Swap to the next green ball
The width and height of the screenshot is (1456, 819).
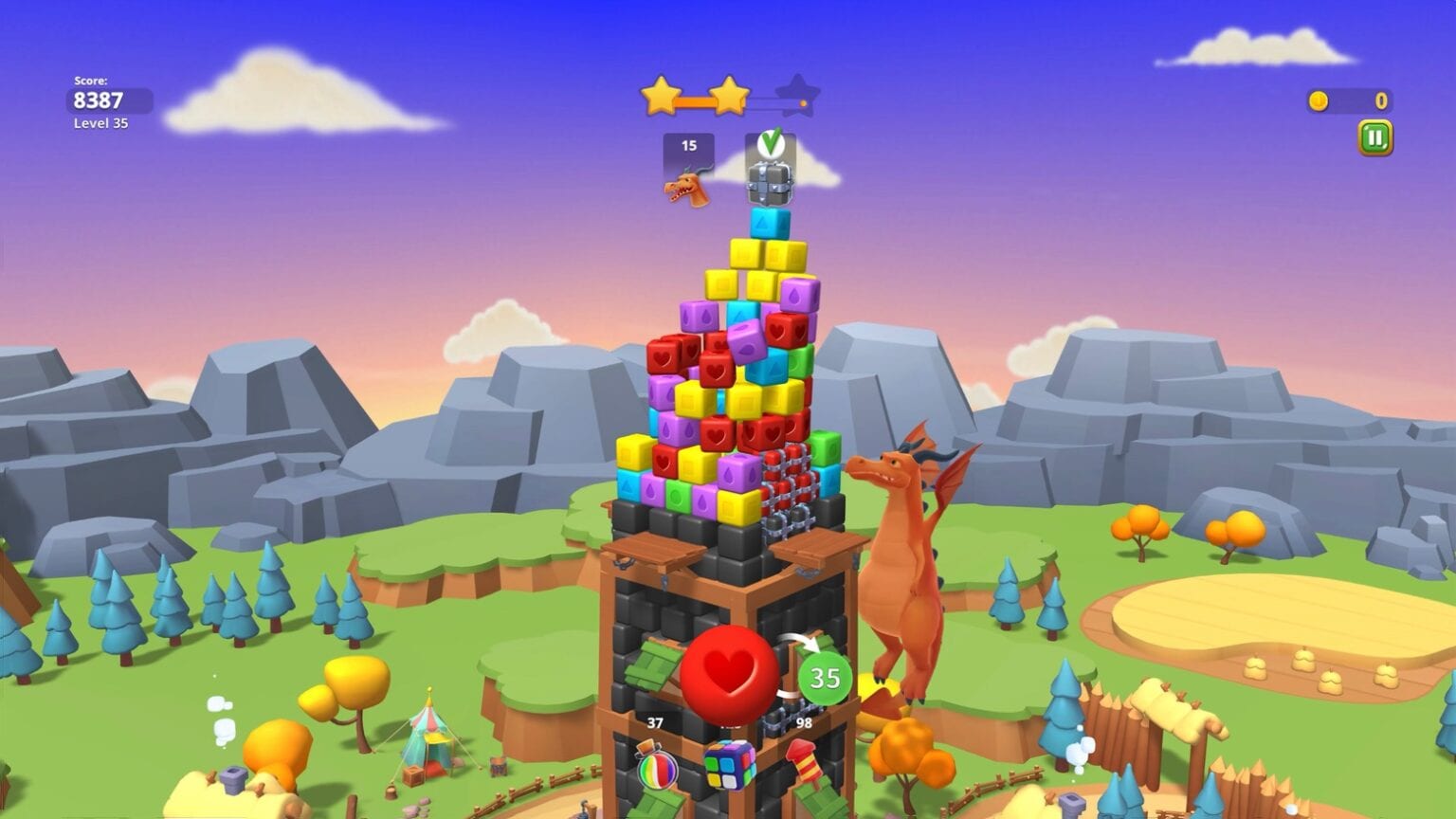pos(824,678)
